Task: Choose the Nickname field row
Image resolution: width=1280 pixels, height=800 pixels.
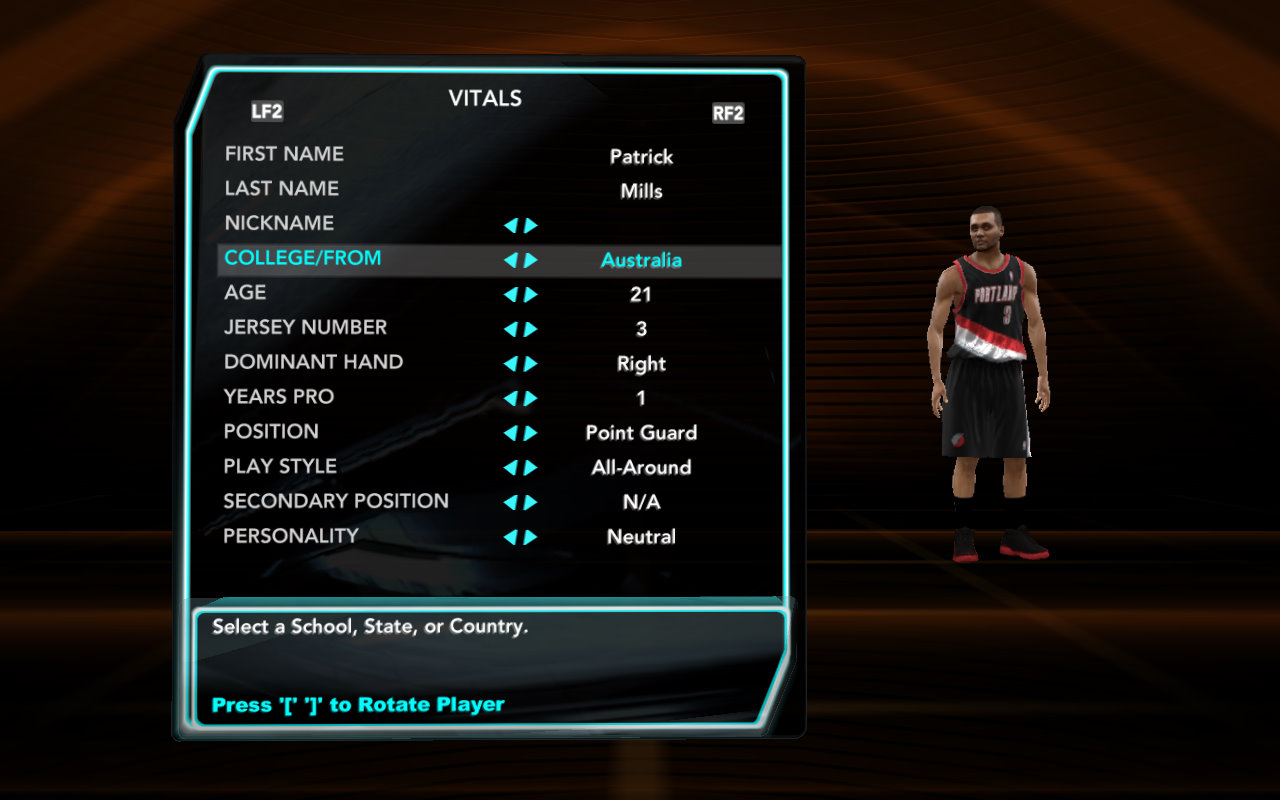Action: tap(279, 223)
